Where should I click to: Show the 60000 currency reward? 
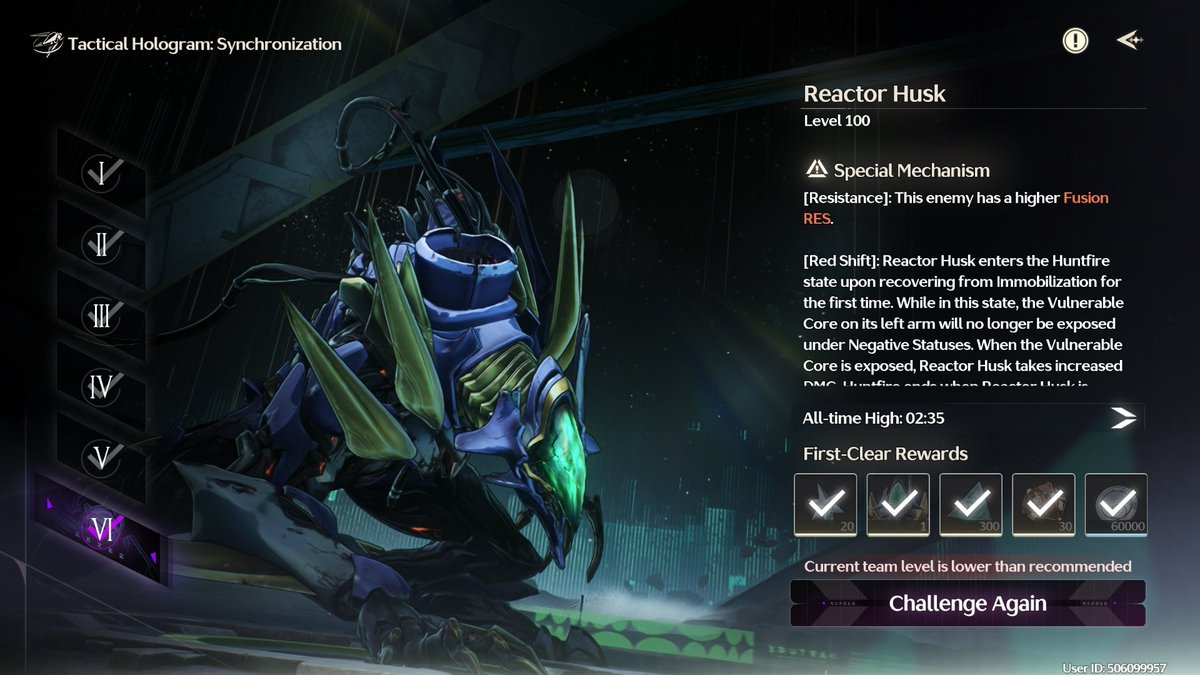click(x=1116, y=505)
